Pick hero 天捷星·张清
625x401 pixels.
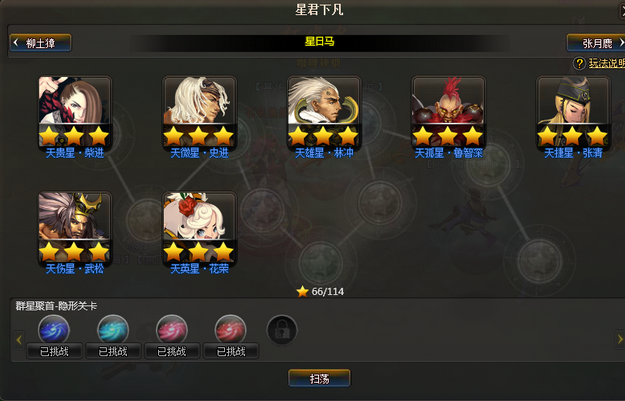tap(572, 111)
